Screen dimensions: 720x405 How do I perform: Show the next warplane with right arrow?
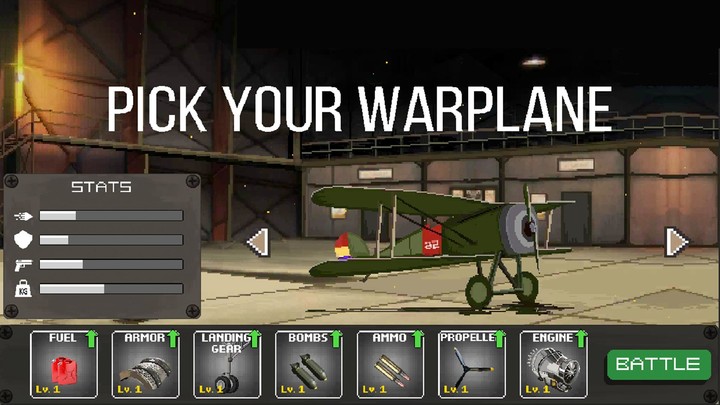[x=677, y=242]
